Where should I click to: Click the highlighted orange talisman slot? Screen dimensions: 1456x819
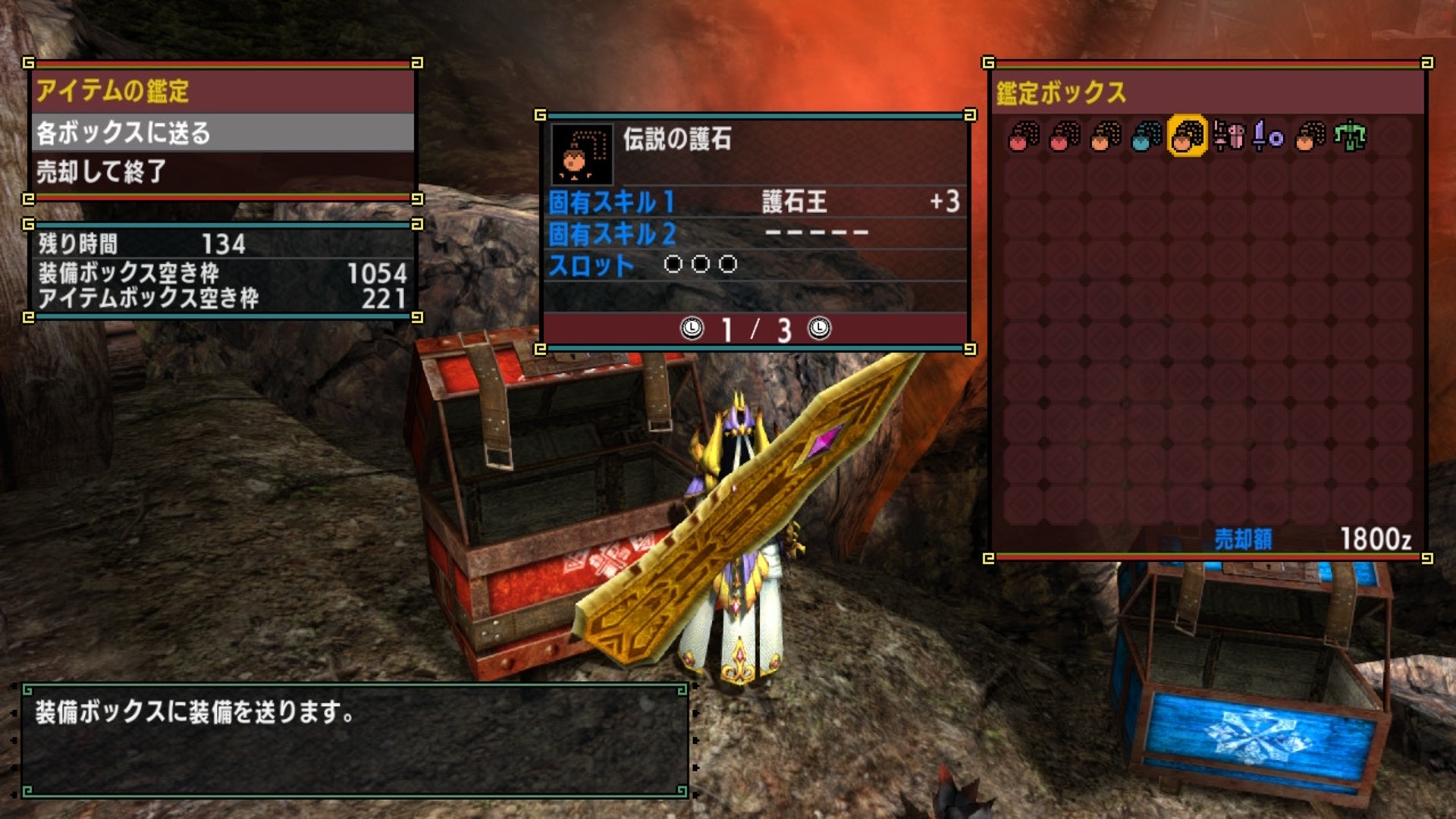pos(1187,136)
